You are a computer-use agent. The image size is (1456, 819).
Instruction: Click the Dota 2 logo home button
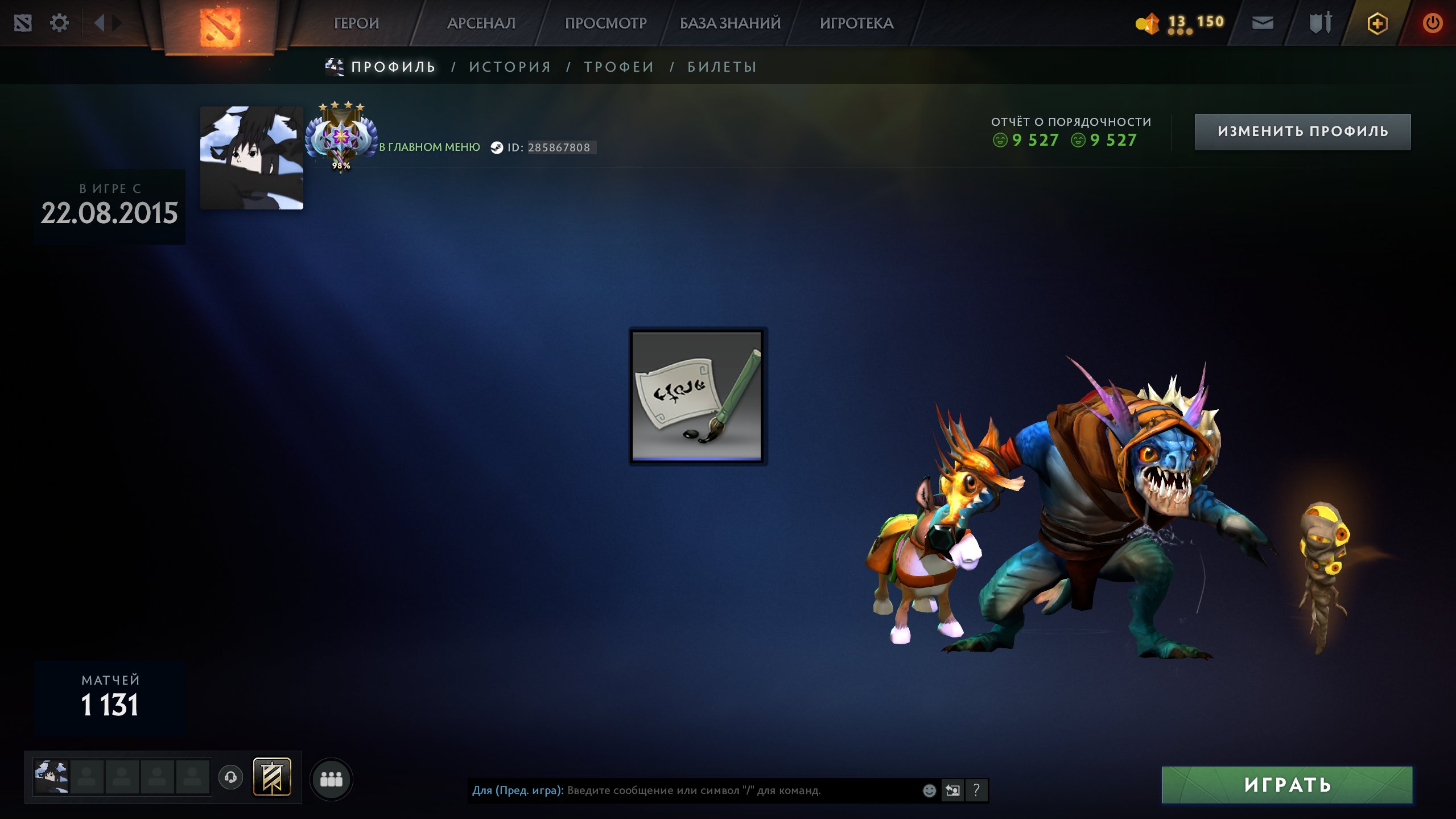(220, 26)
